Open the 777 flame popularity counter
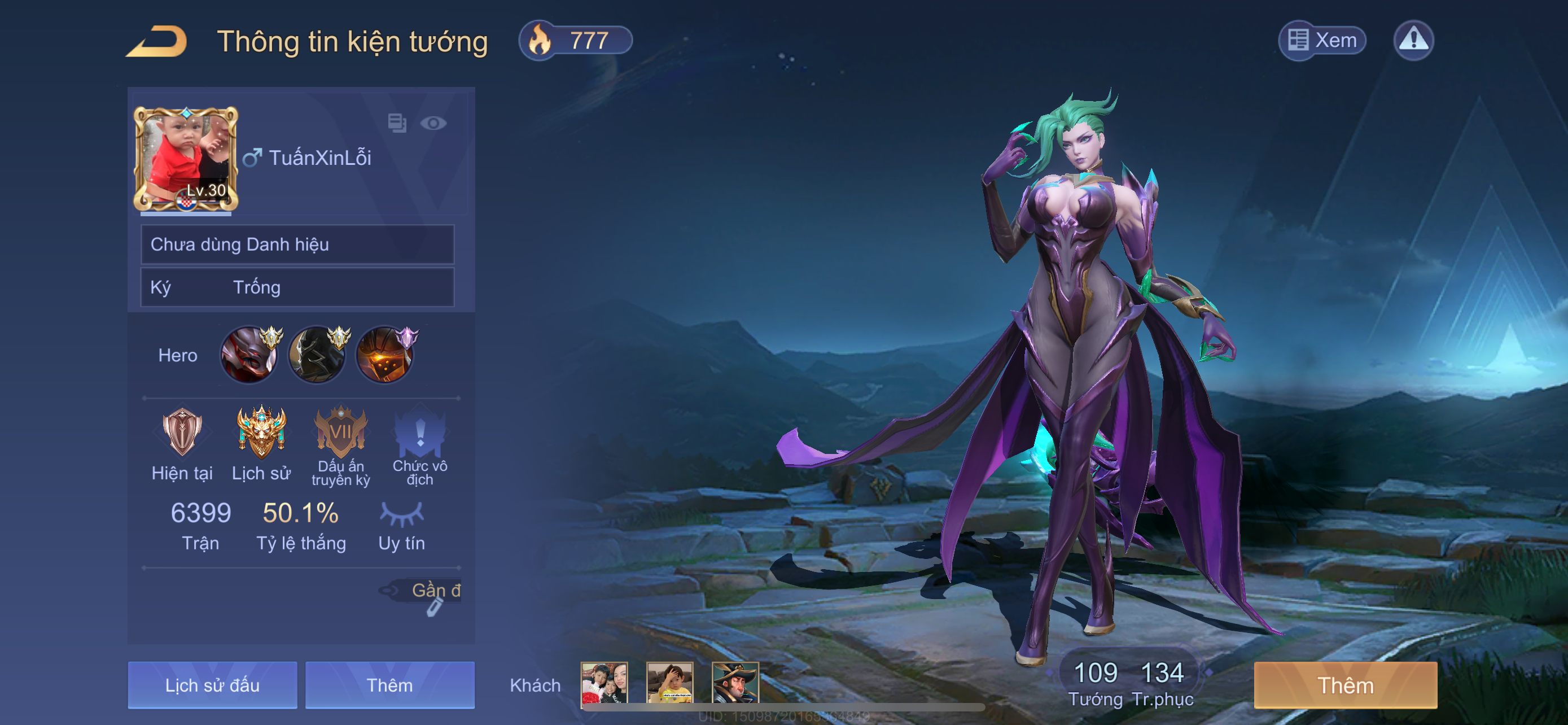The image size is (1568, 725). 575,41
